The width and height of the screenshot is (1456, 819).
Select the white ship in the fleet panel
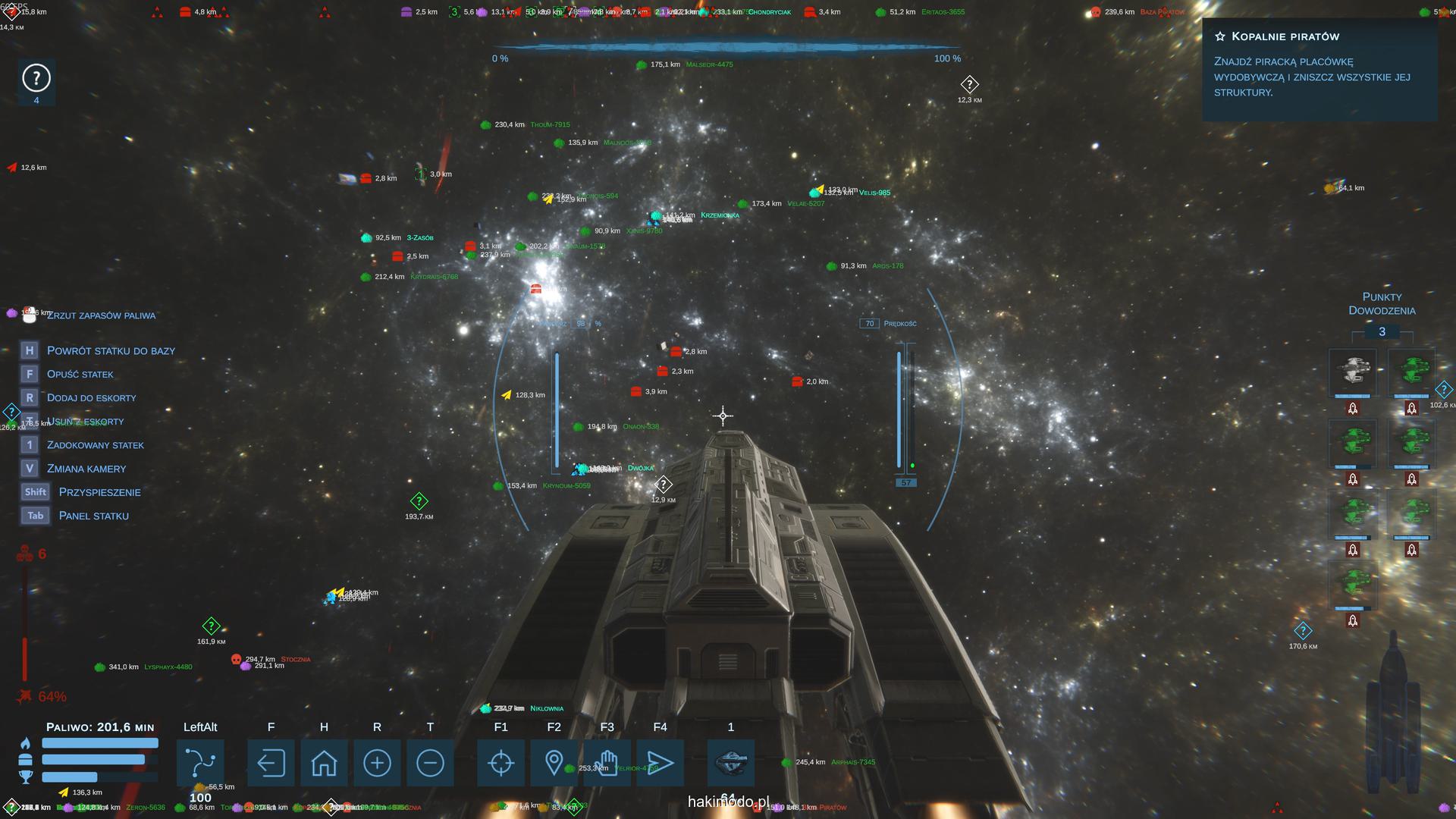pyautogui.click(x=1353, y=372)
